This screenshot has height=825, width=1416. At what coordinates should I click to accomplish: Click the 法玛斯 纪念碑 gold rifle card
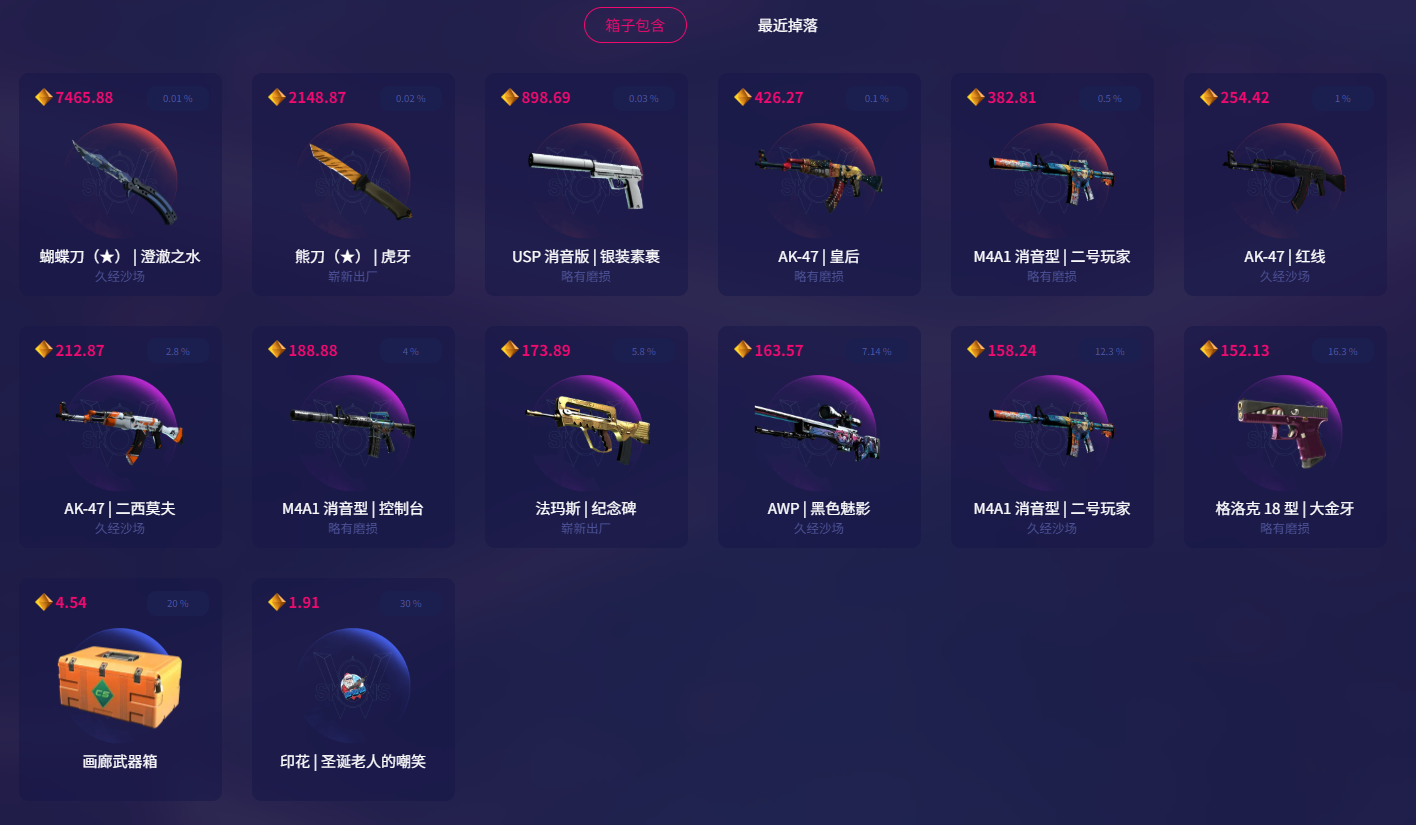586,437
